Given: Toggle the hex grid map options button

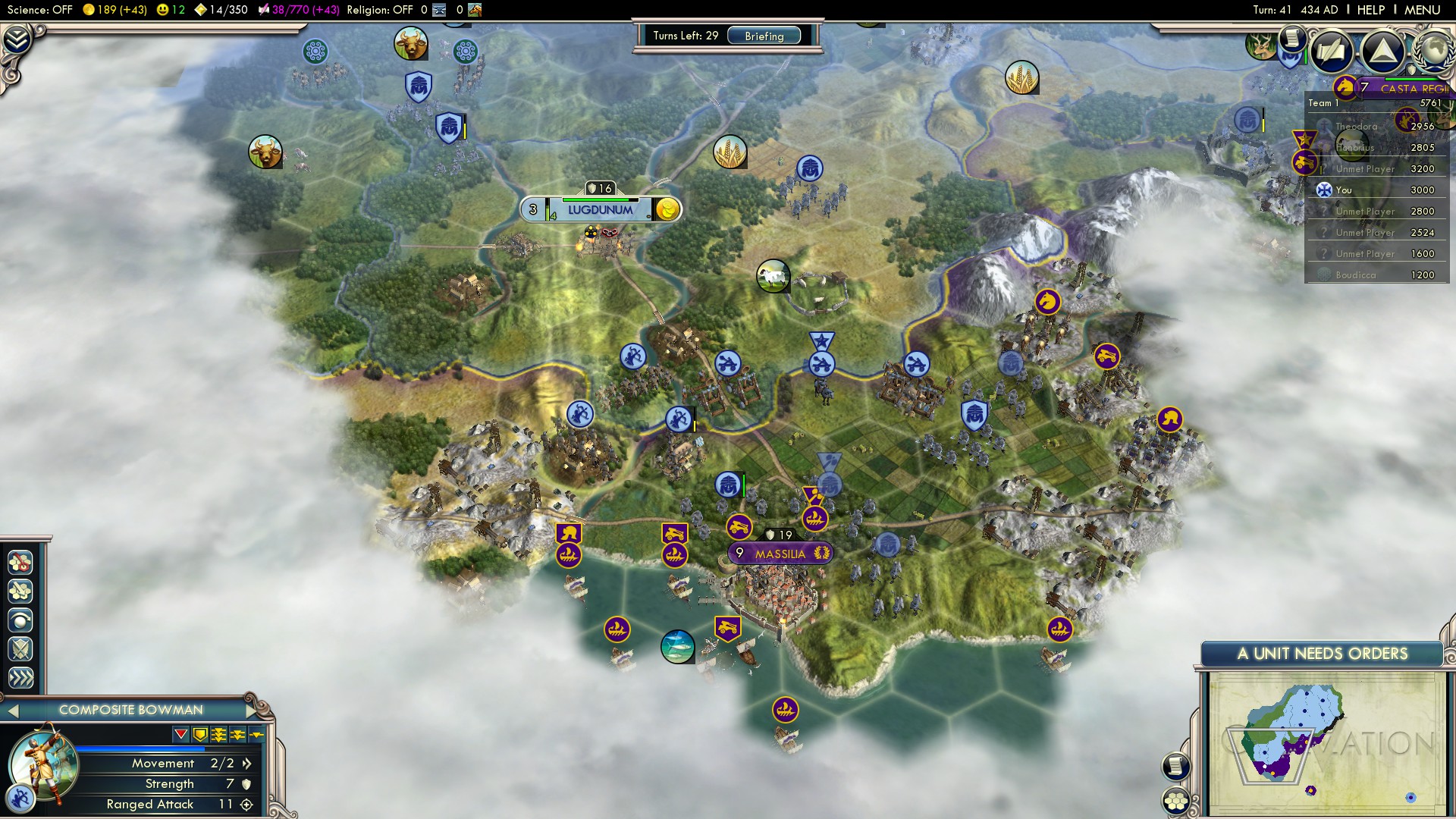Looking at the screenshot, I should pyautogui.click(x=1175, y=800).
